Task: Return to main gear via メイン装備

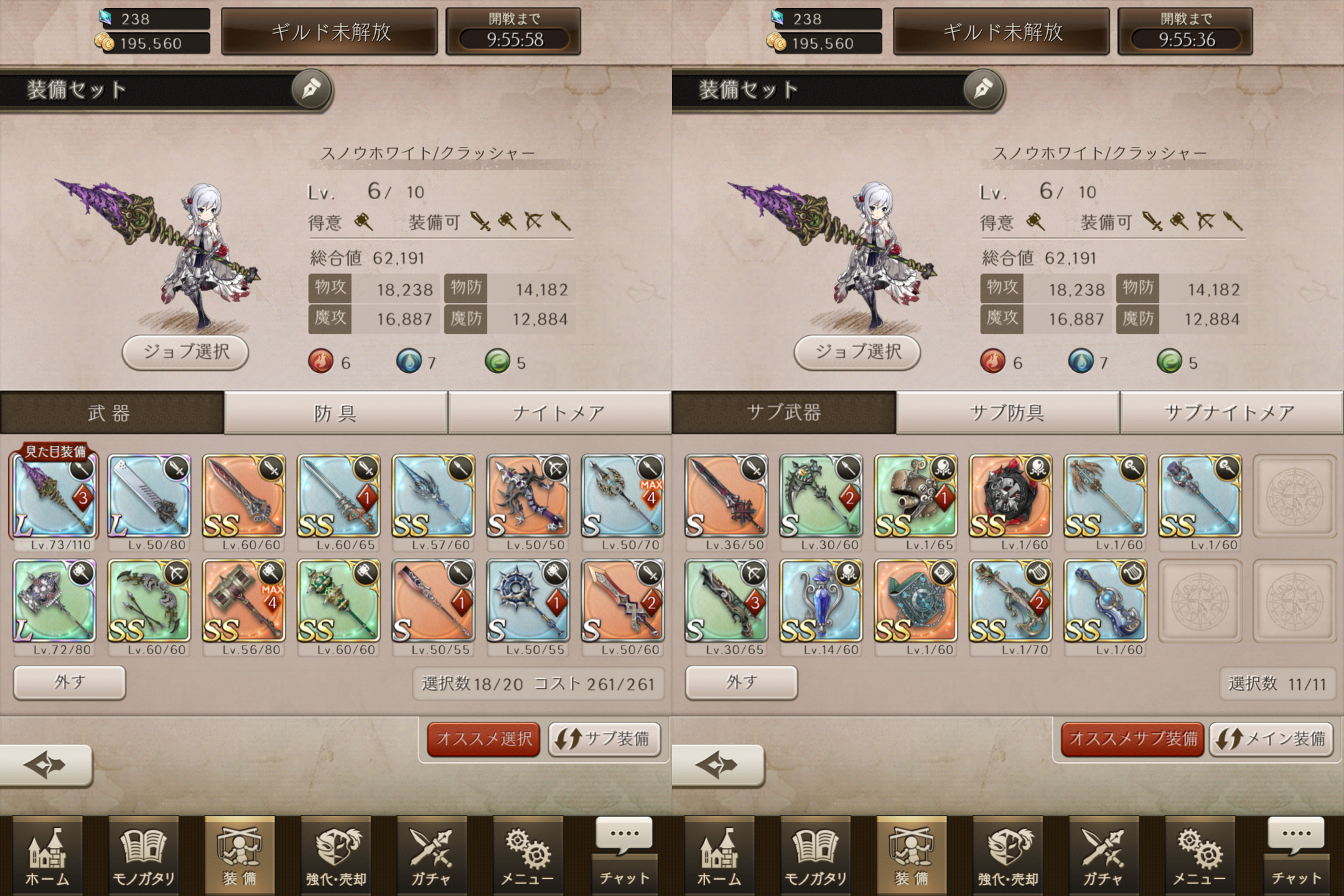Action: click(x=1271, y=739)
